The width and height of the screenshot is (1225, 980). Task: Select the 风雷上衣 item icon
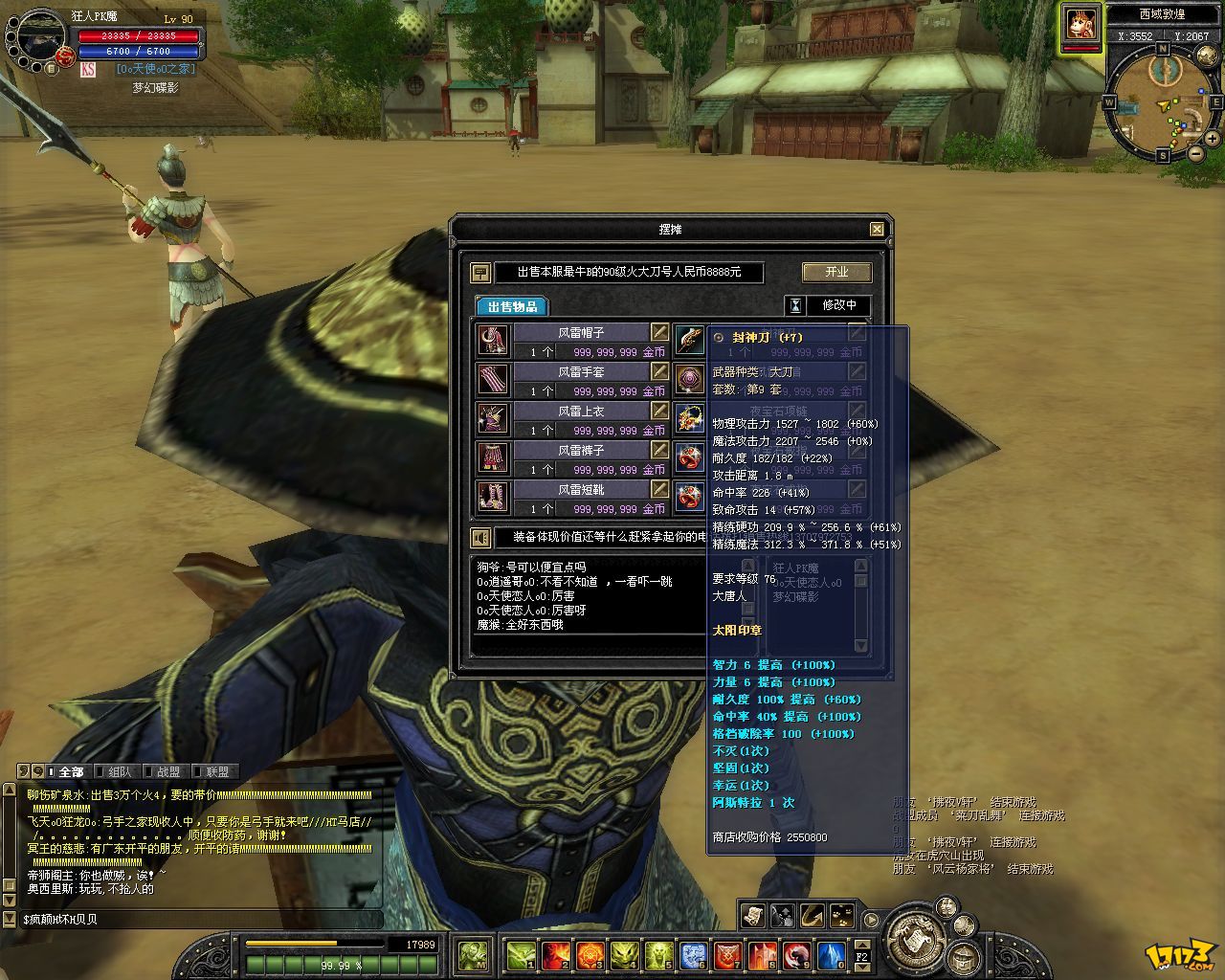coord(494,419)
